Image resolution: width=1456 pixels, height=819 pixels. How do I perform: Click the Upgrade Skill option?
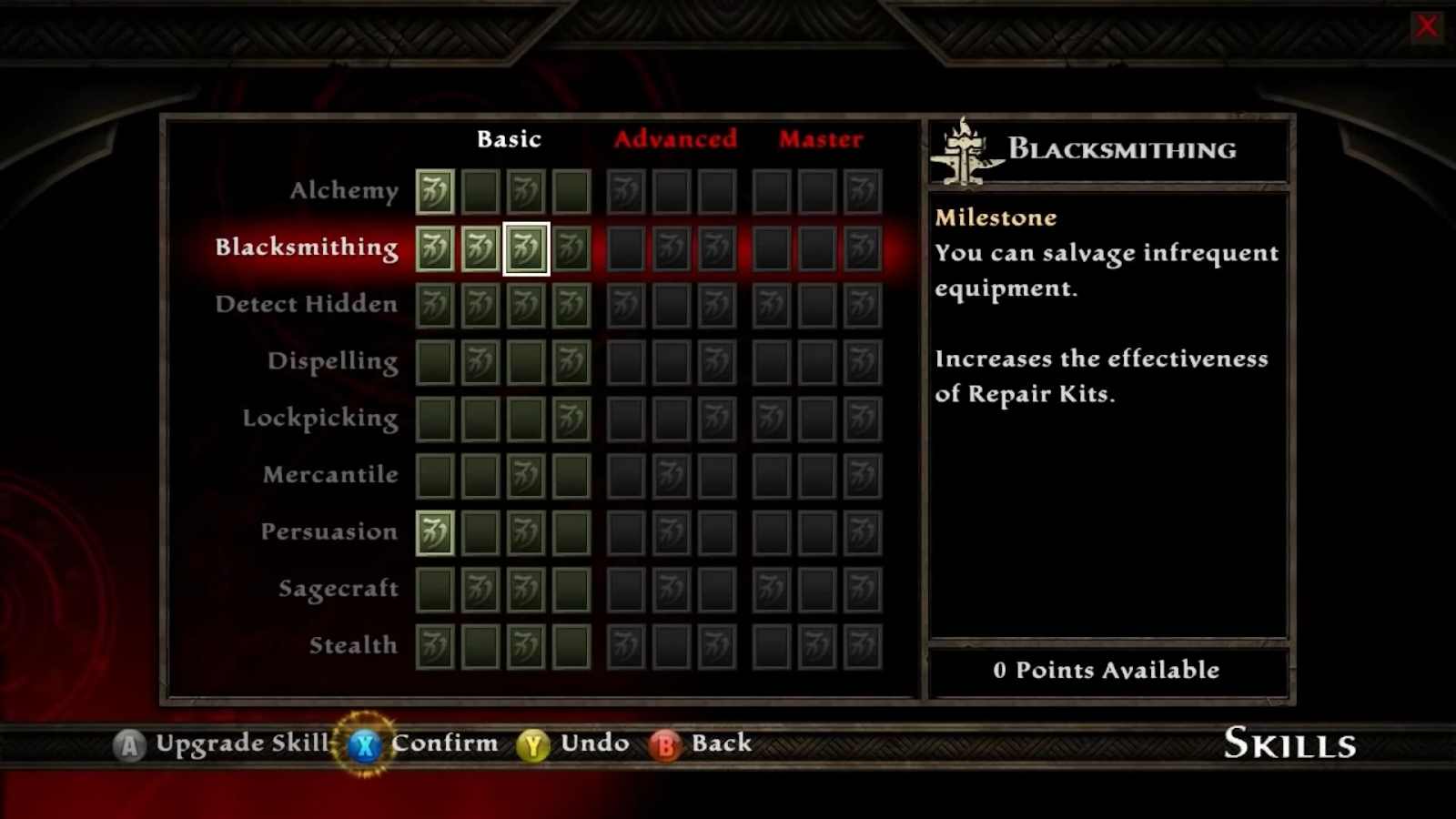pos(221,743)
